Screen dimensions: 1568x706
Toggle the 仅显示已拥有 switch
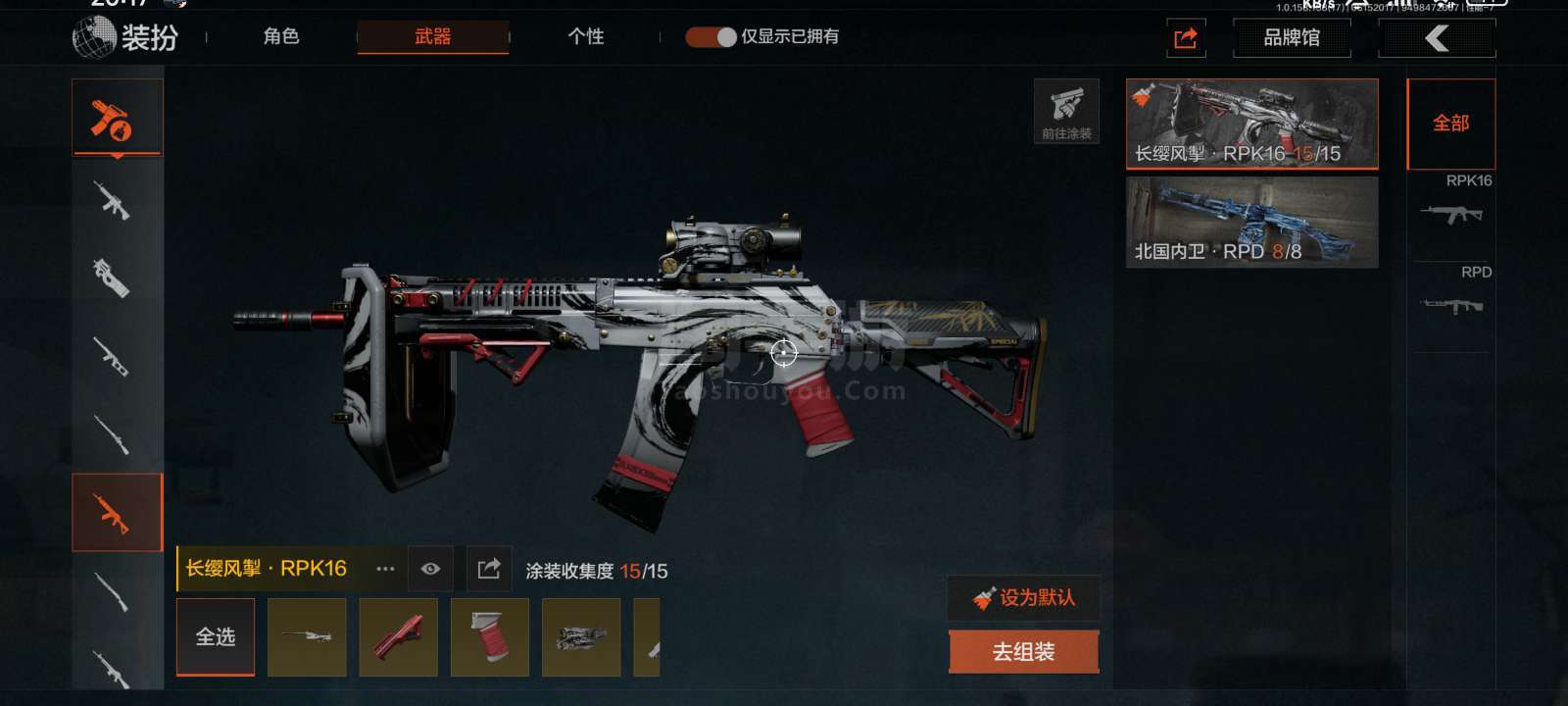click(710, 37)
